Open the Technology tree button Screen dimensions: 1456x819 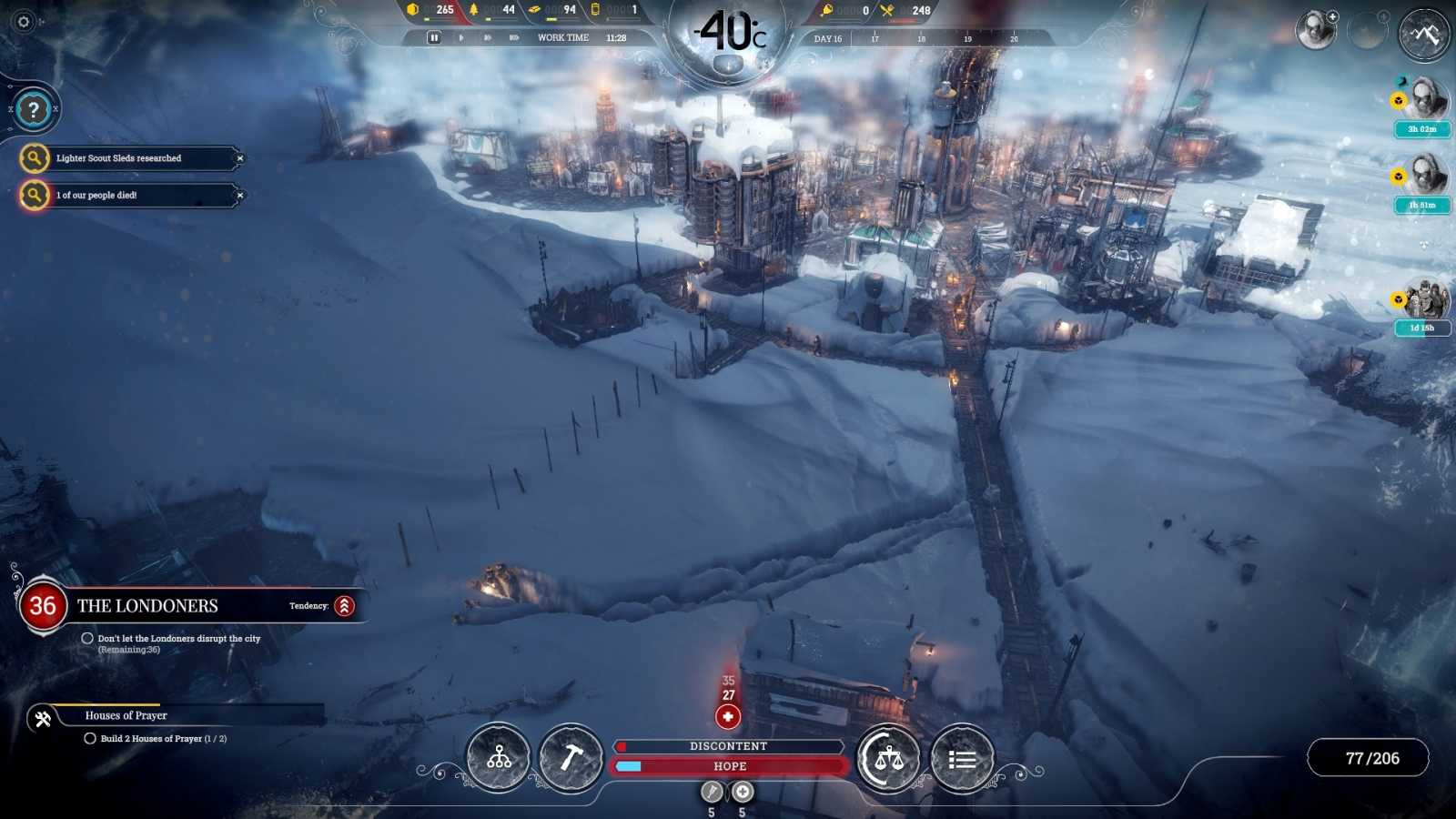499,757
